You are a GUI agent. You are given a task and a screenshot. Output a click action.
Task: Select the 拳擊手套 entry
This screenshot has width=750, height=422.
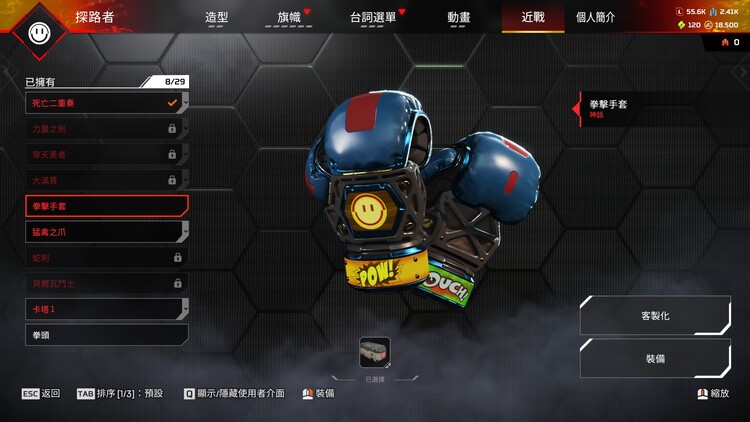click(106, 206)
